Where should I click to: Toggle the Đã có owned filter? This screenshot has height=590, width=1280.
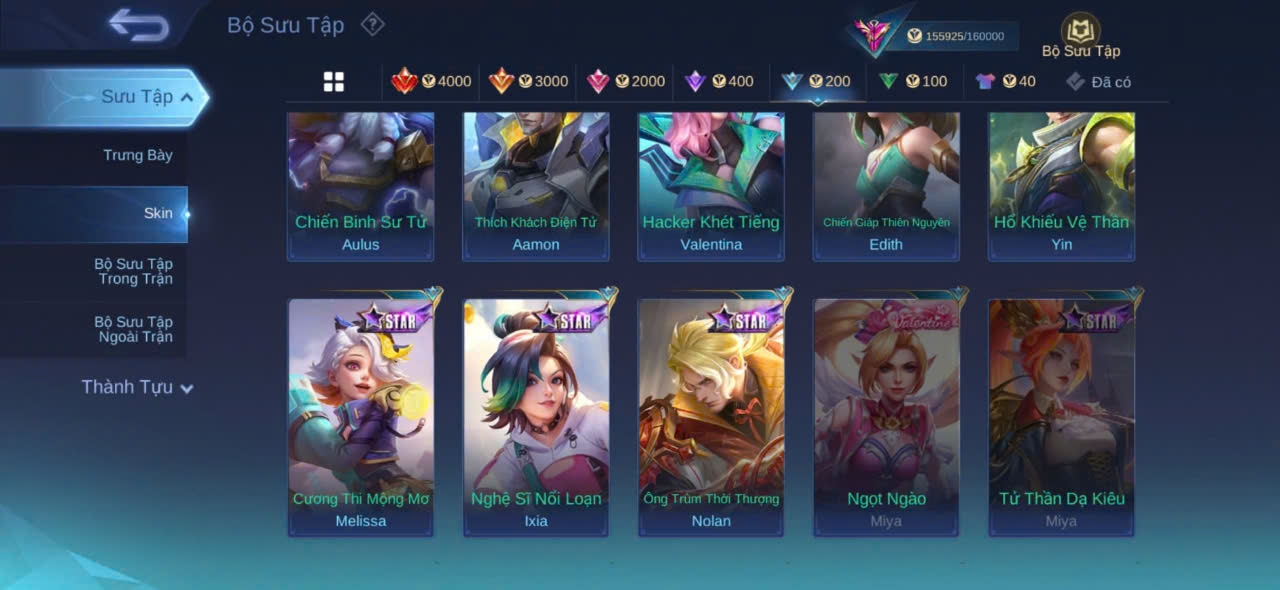(1098, 82)
